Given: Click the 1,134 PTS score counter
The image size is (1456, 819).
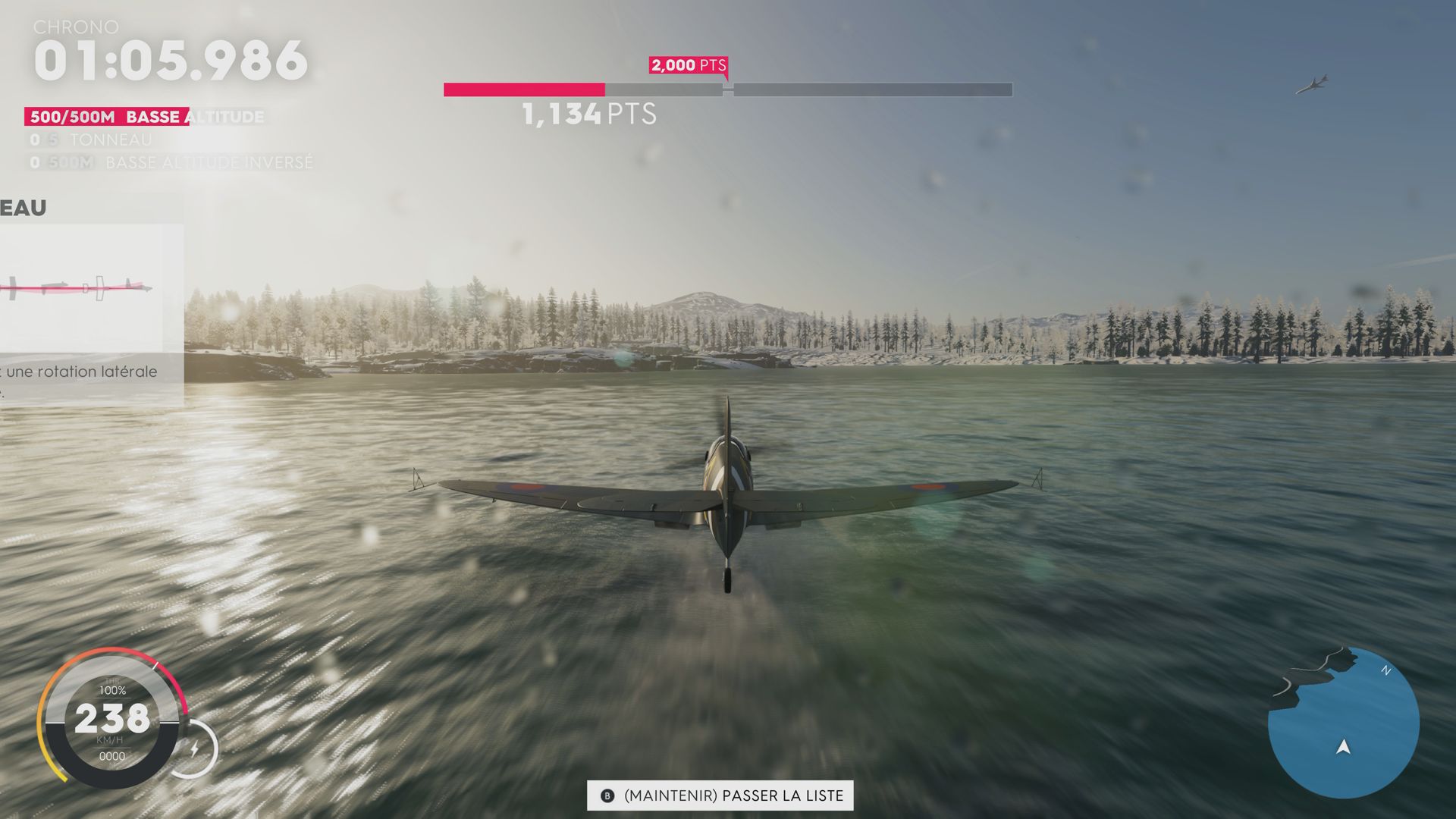Looking at the screenshot, I should (x=588, y=114).
